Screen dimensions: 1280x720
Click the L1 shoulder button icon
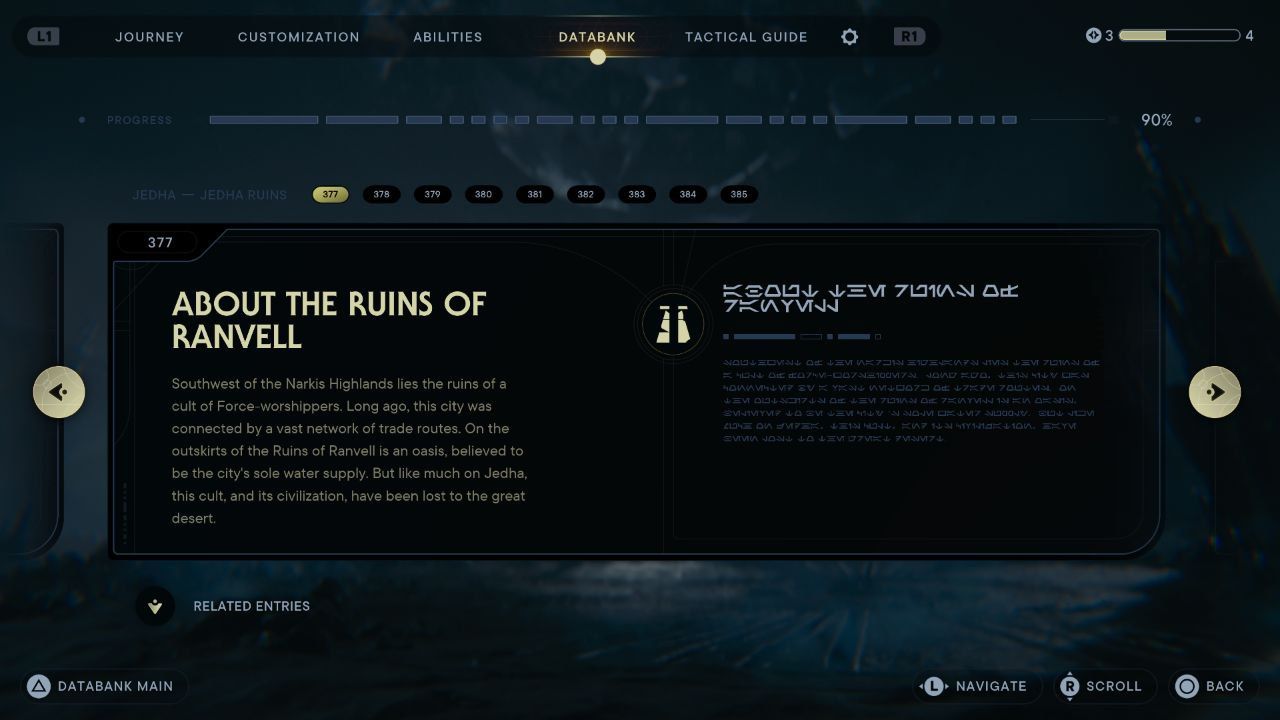pos(42,36)
